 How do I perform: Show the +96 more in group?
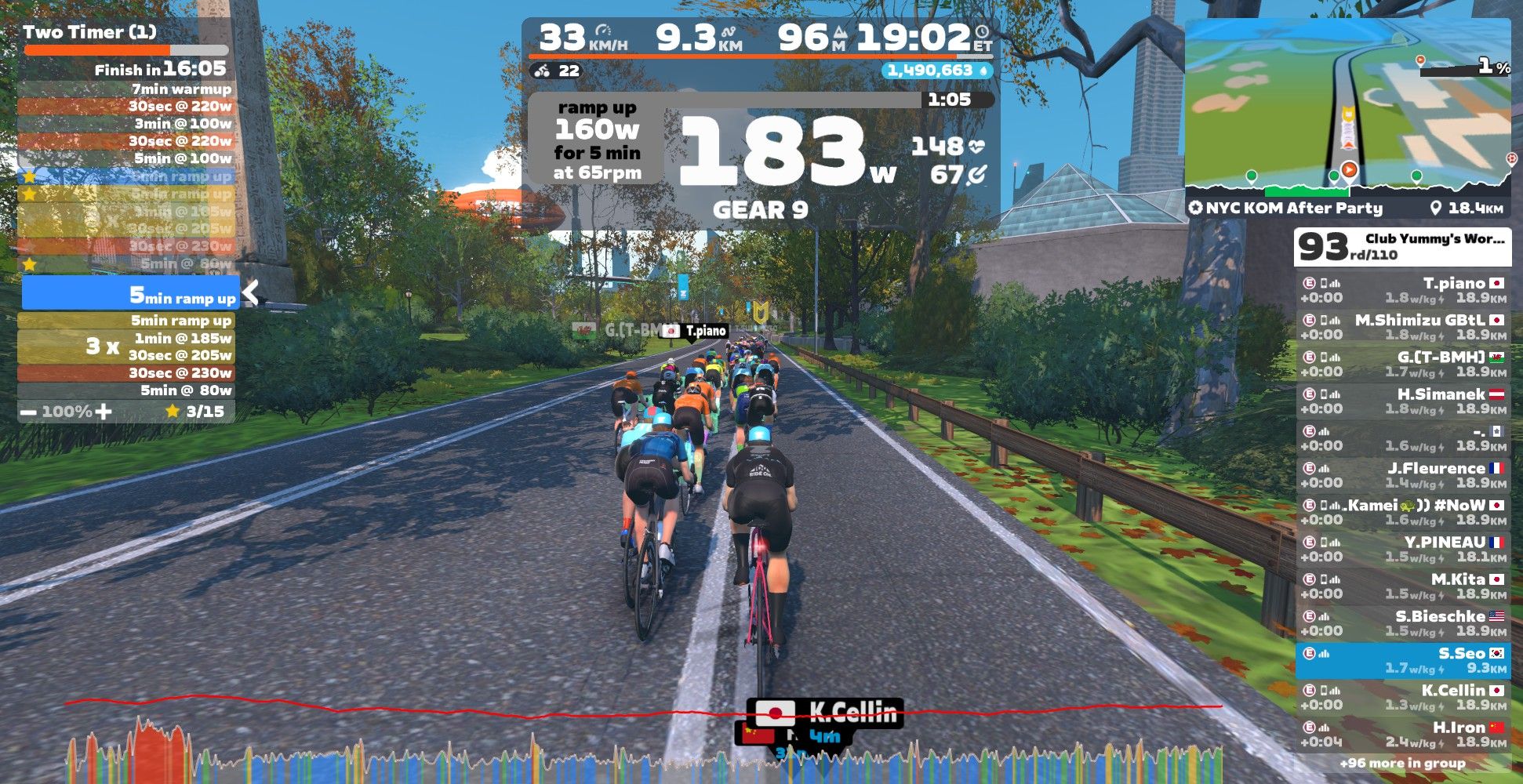pyautogui.click(x=1402, y=763)
